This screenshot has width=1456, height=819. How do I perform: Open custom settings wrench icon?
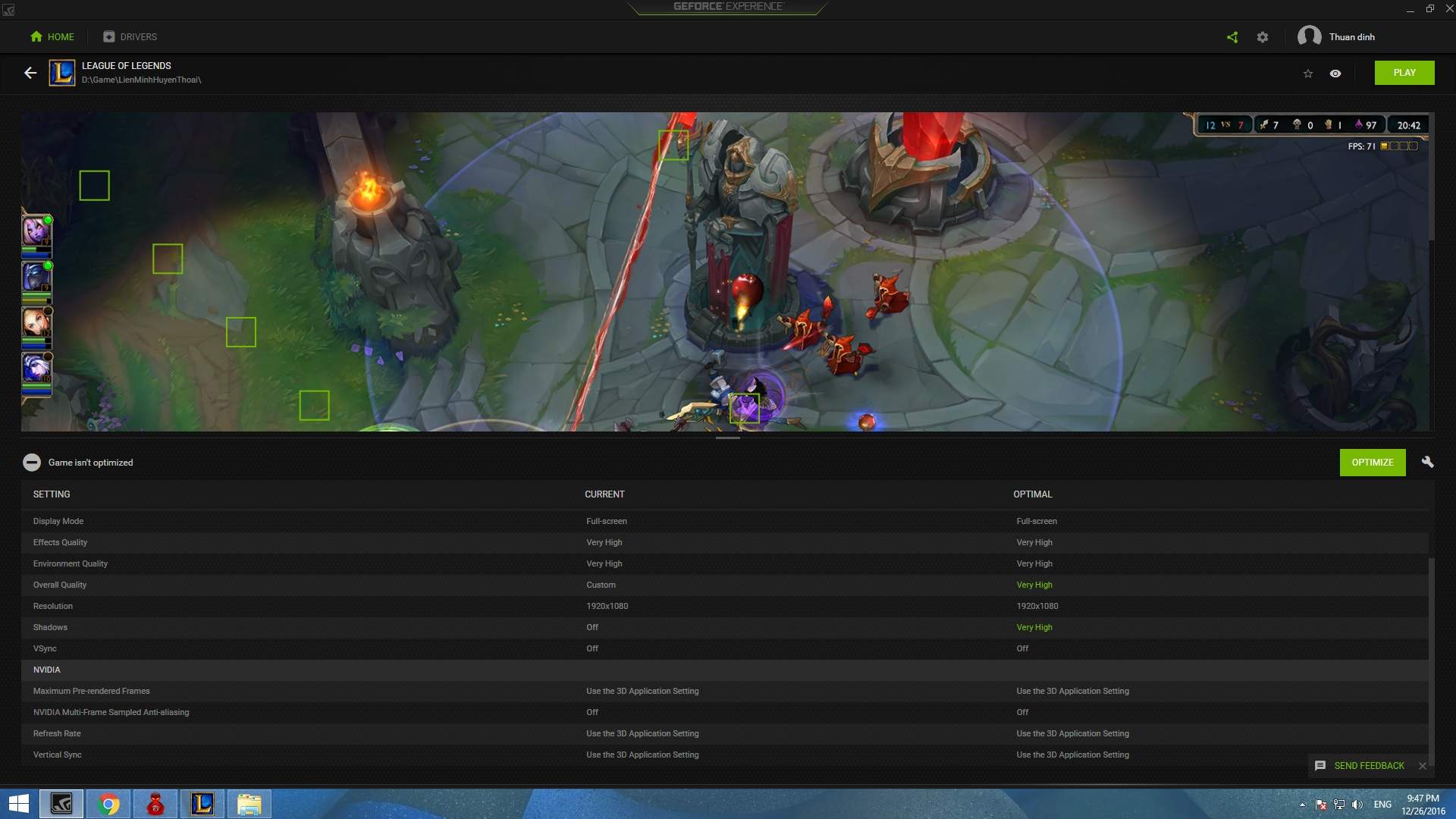point(1427,463)
